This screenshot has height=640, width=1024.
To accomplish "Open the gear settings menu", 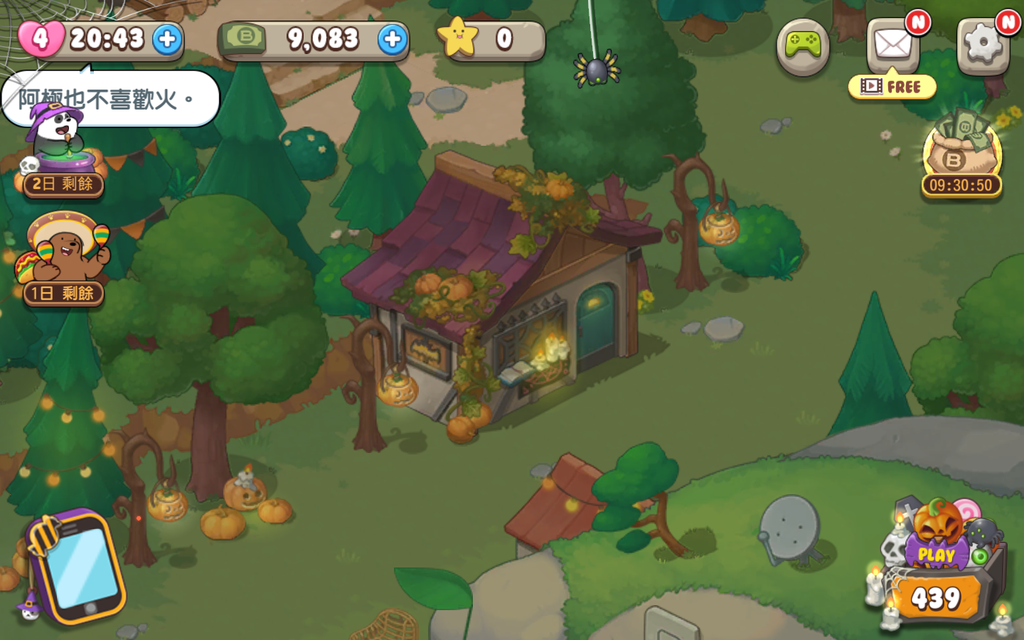I will coord(982,45).
